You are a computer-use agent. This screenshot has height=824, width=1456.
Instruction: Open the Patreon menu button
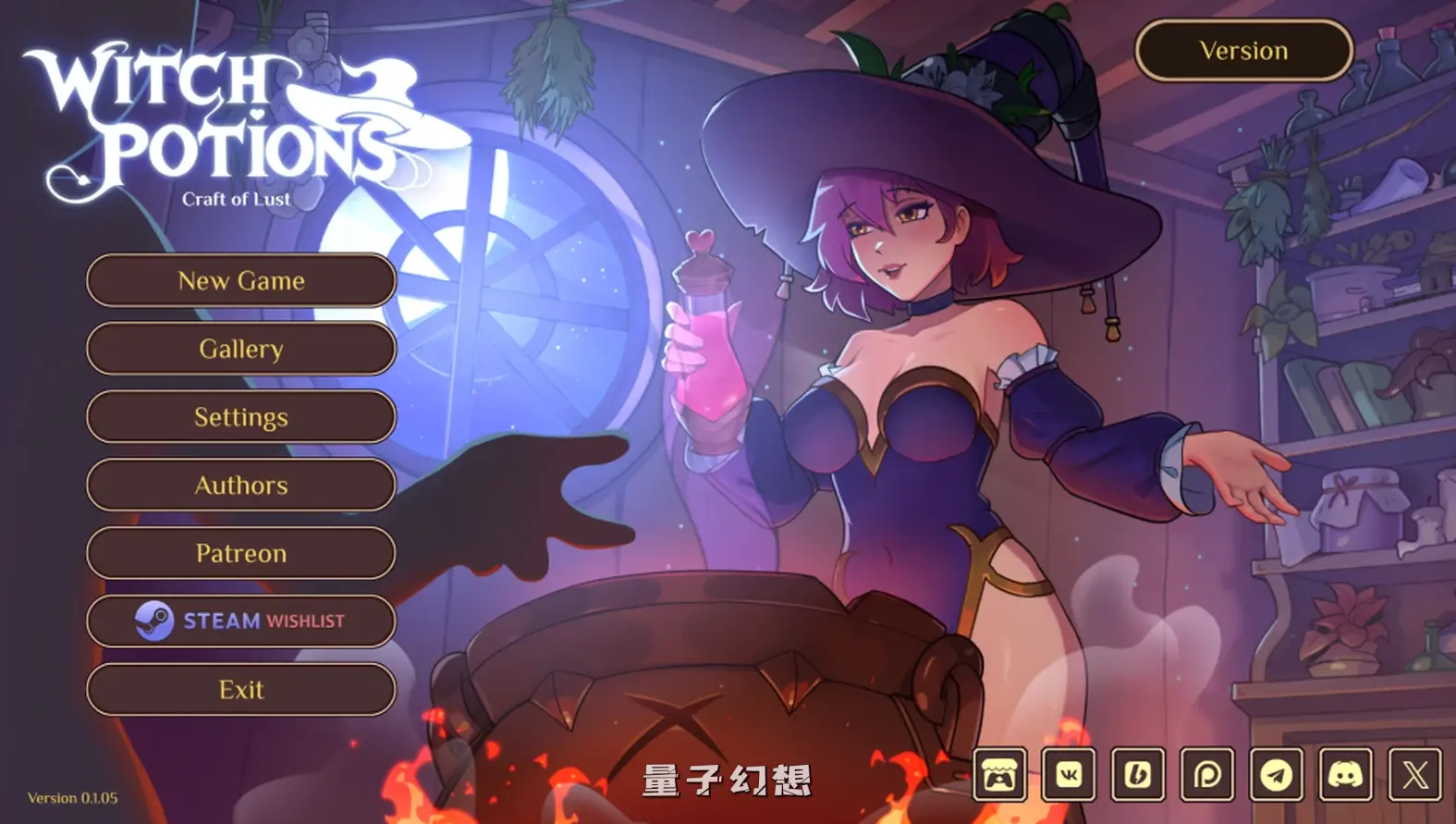[x=240, y=553]
